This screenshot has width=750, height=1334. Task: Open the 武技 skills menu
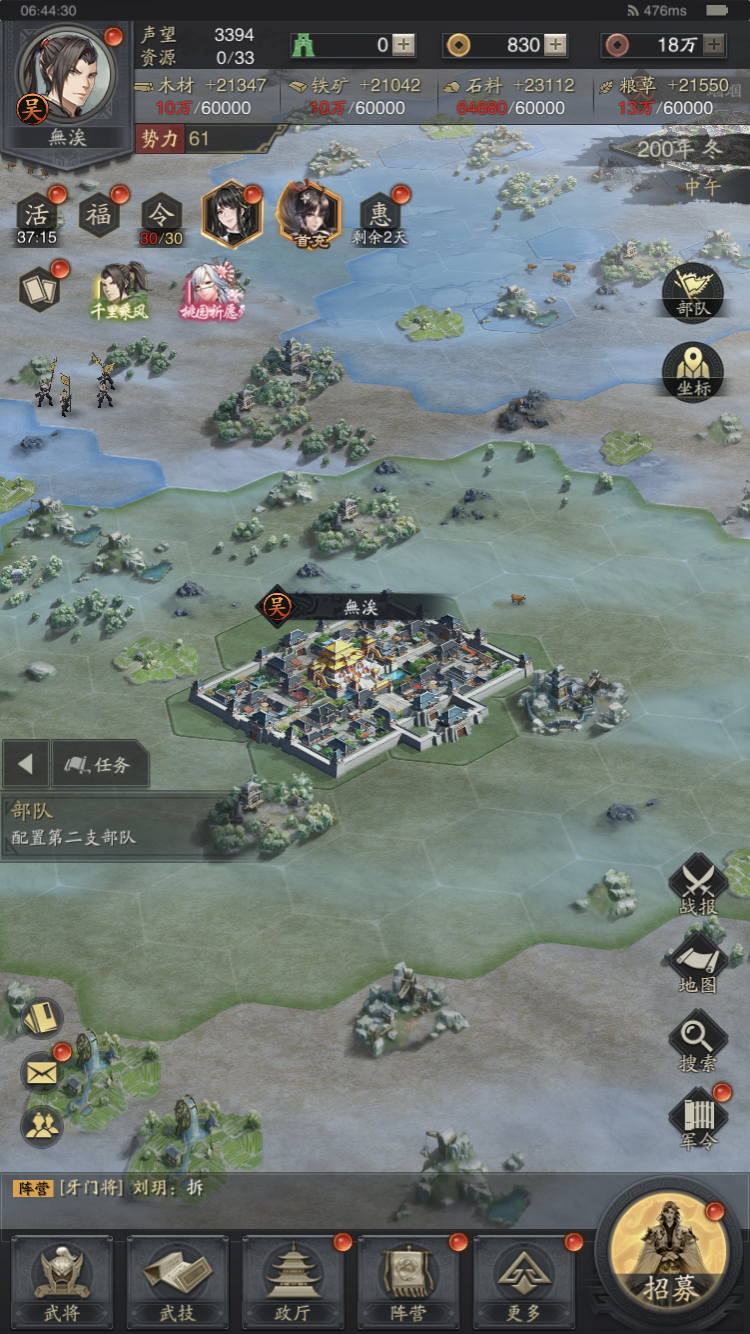point(177,1282)
